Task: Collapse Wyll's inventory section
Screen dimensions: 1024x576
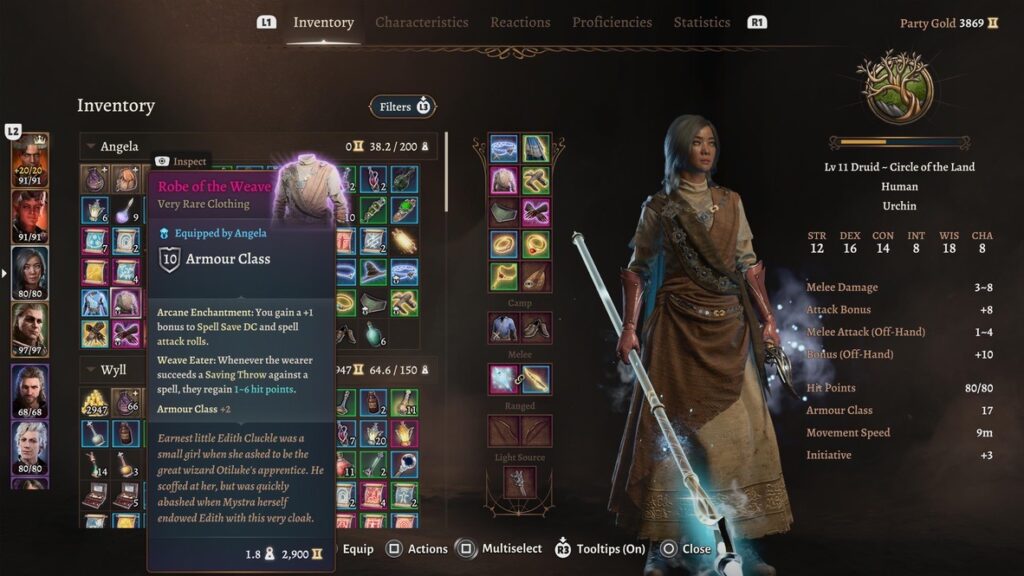Action: pos(91,371)
